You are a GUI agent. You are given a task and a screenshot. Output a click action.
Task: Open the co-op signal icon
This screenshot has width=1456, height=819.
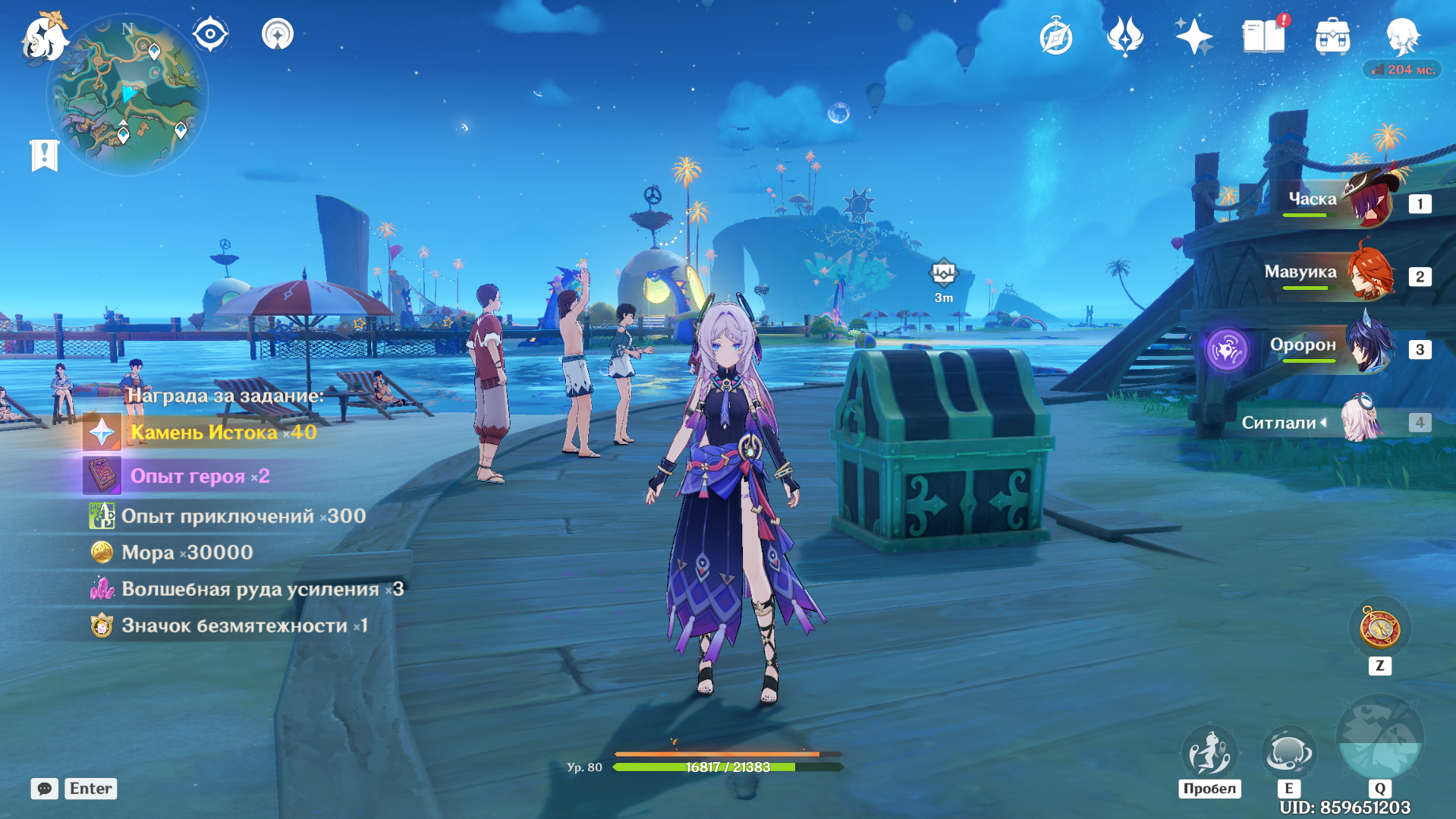coord(278,34)
